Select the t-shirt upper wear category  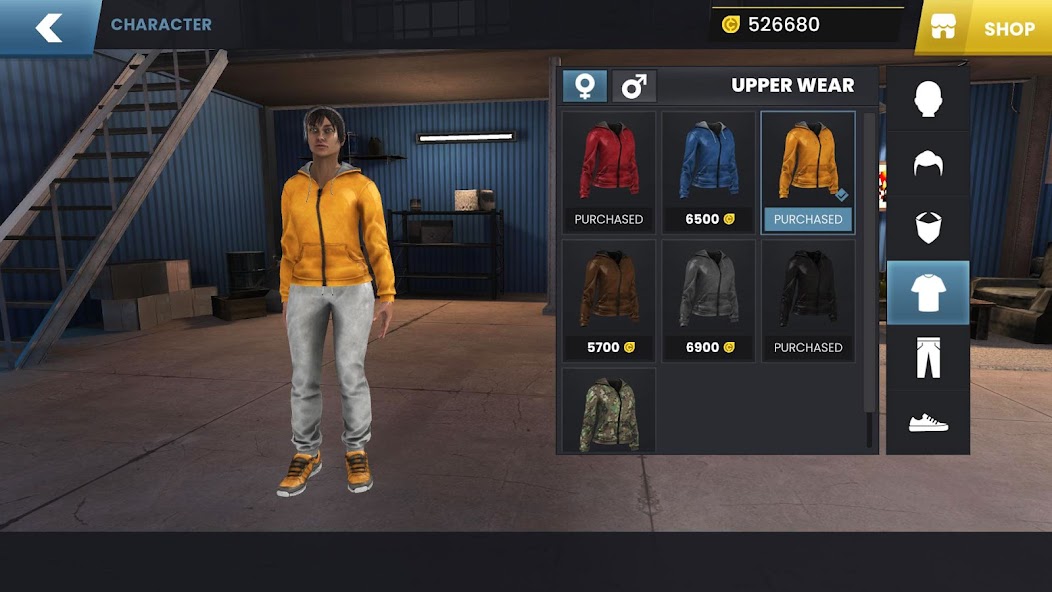tap(928, 292)
